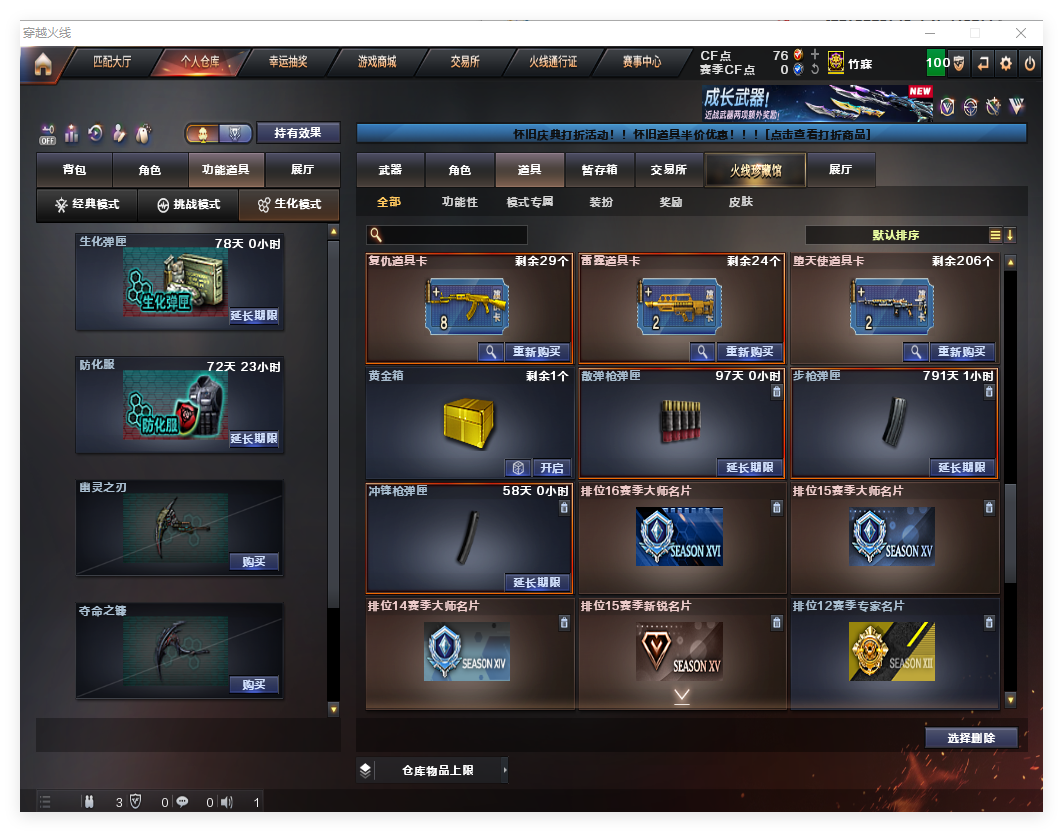Image resolution: width=1063 pixels, height=832 pixels.
Task: Open the 赛事中心 tournament center
Action: (x=641, y=62)
